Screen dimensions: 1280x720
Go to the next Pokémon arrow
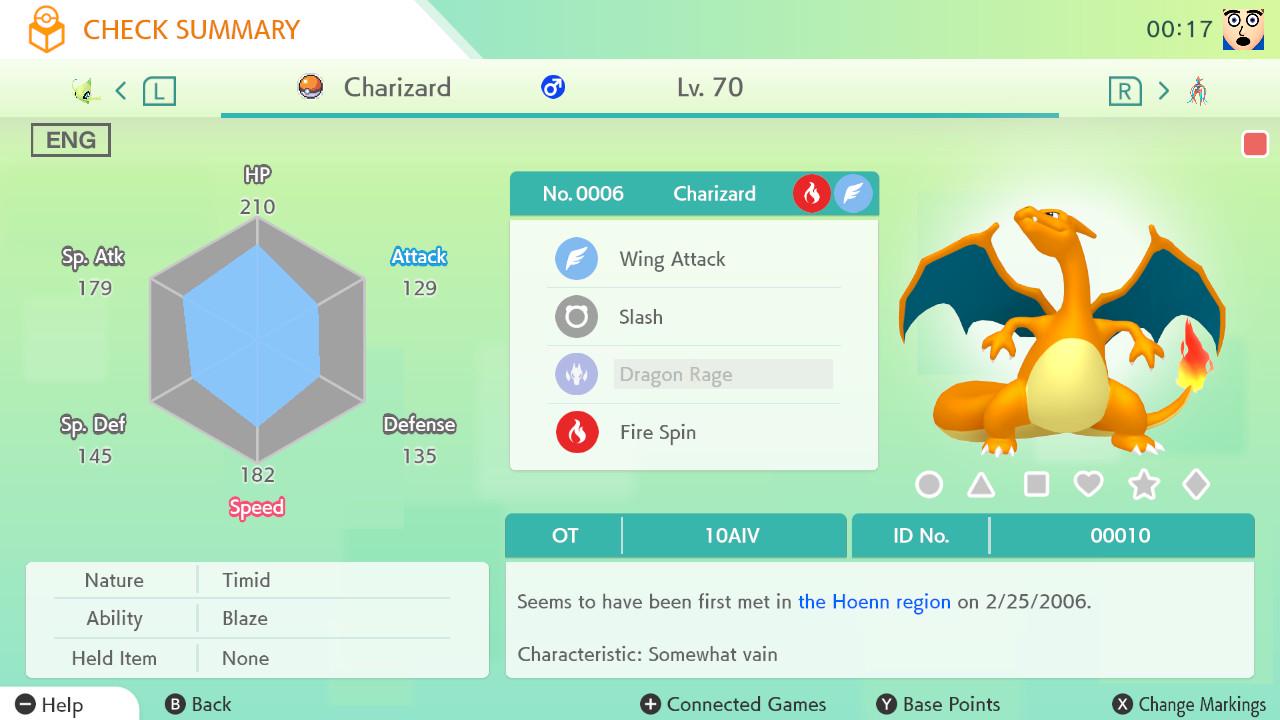click(1163, 91)
